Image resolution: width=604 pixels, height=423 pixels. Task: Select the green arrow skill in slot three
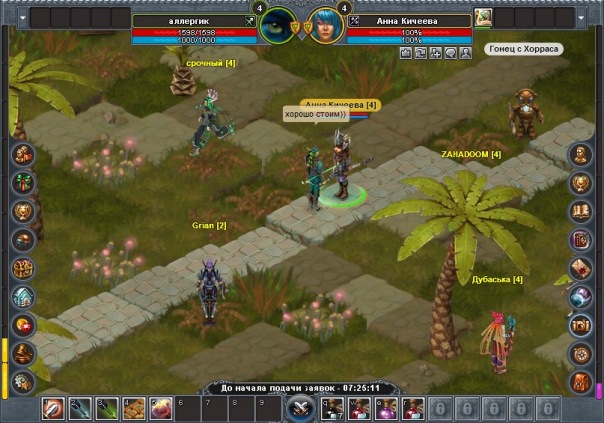tap(106, 408)
